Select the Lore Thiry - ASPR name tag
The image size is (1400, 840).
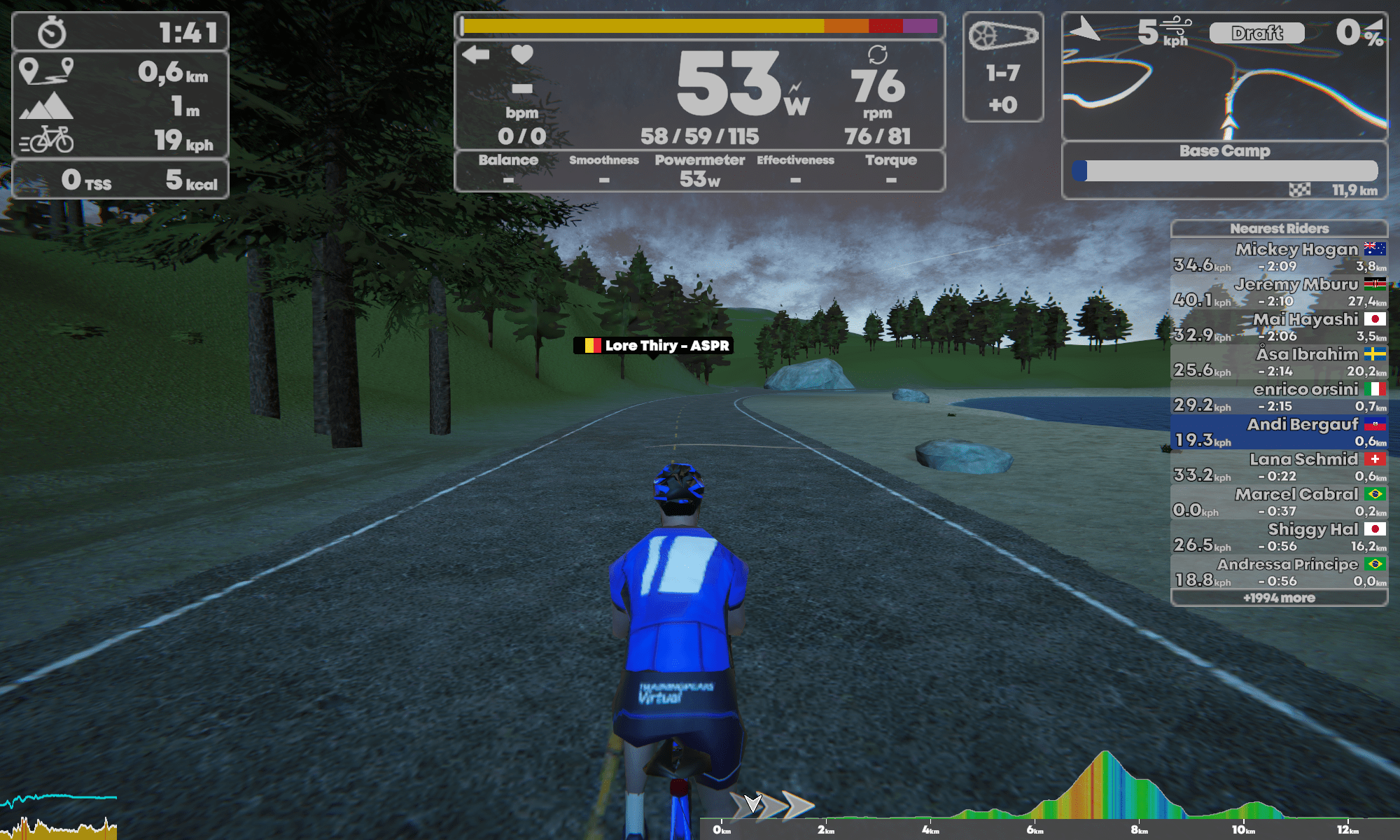[x=653, y=345]
